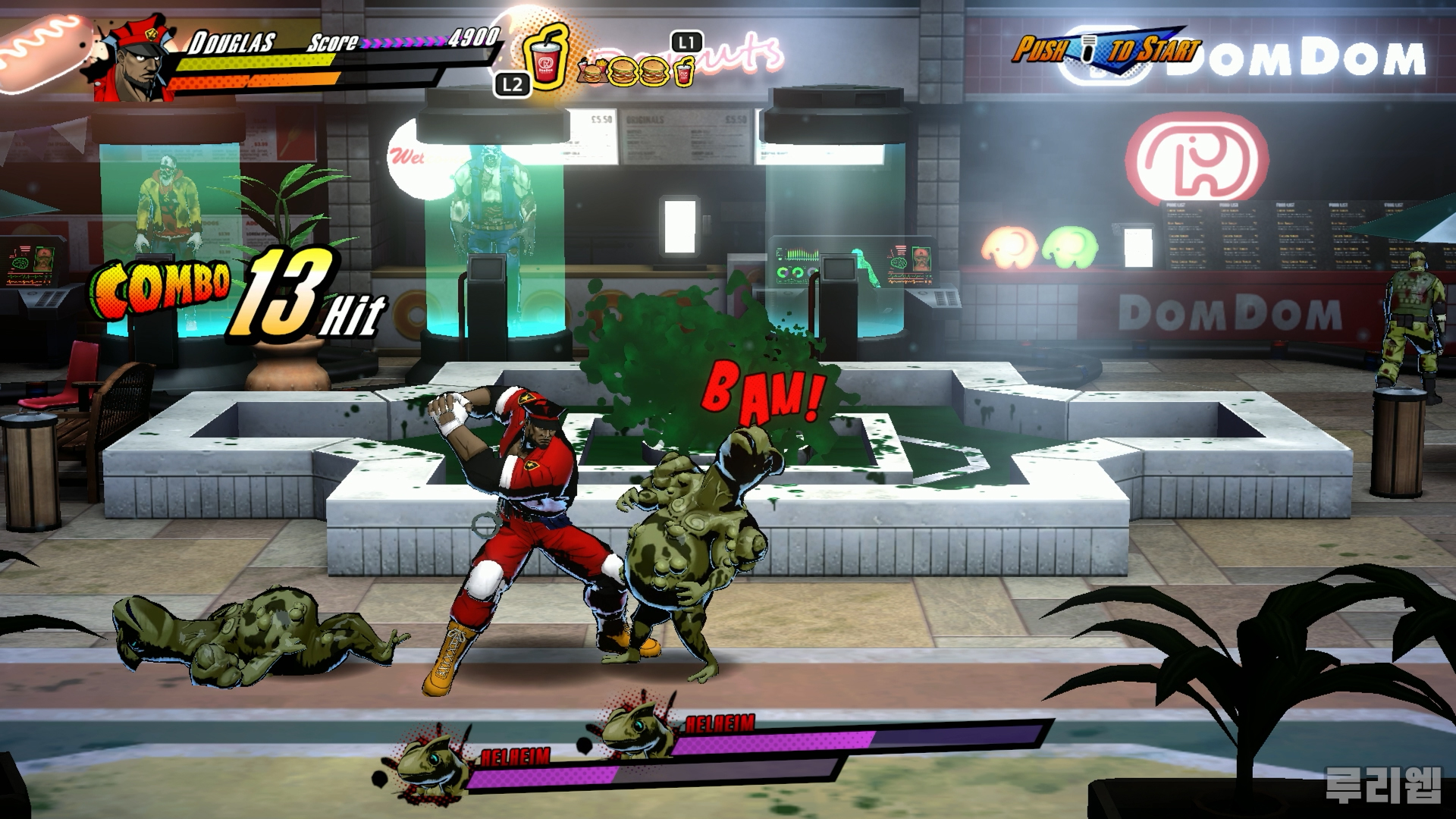
Task: Pick the small soda cup in the item queue
Action: coord(684,74)
